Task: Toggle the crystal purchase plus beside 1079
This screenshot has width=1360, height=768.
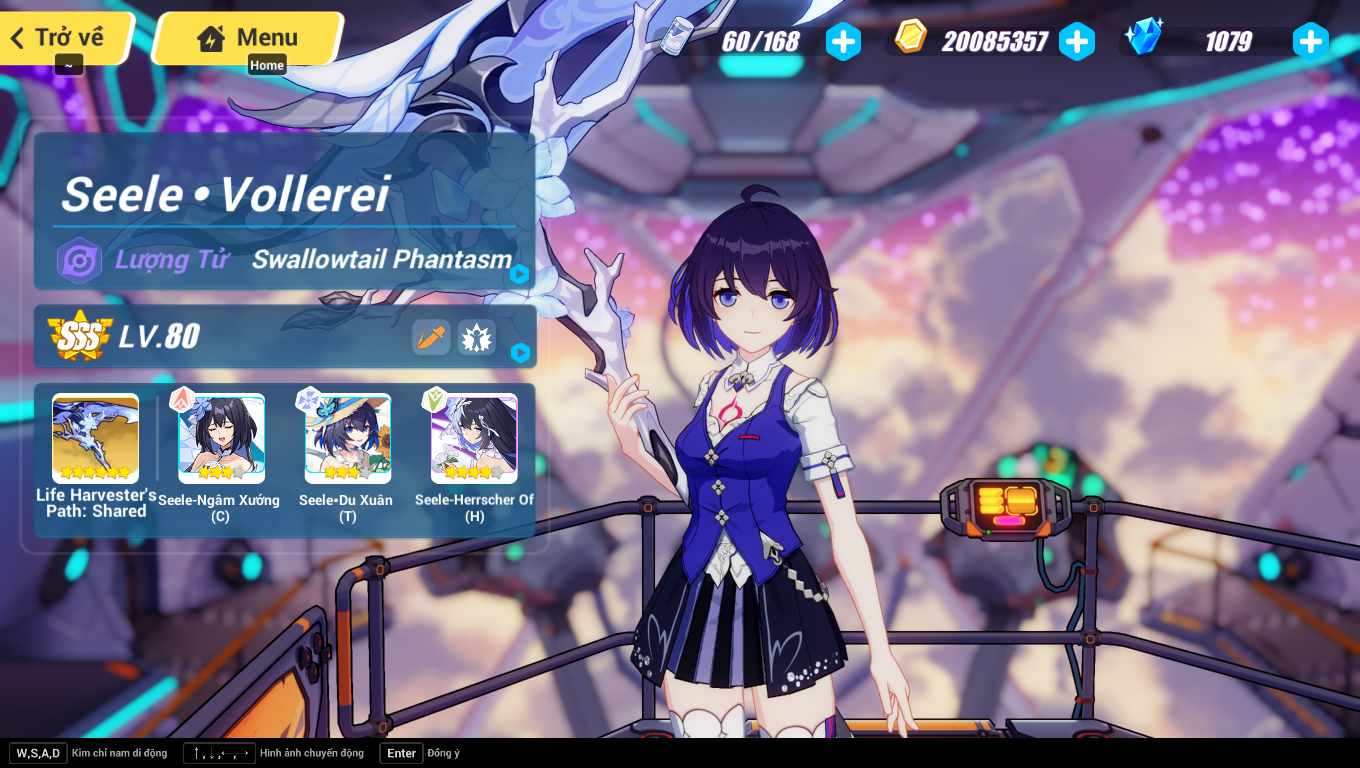Action: (1310, 41)
